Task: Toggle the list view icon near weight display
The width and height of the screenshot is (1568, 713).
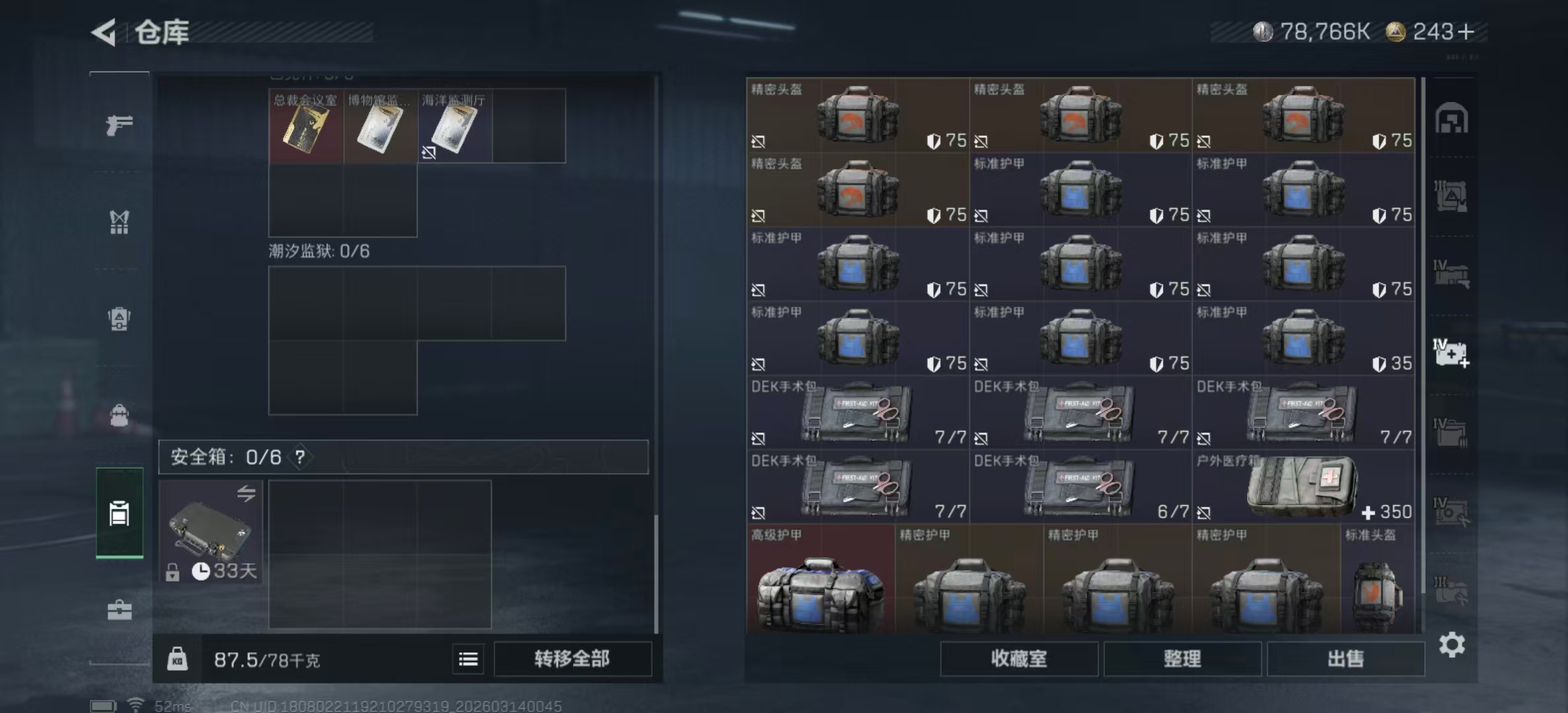Action: click(468, 659)
